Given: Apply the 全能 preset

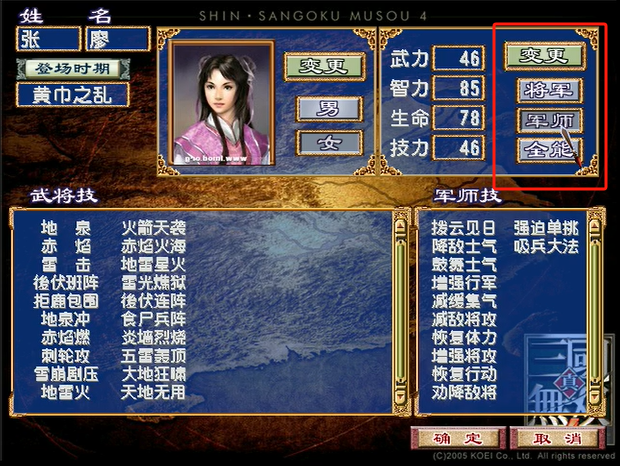Looking at the screenshot, I should pos(549,151).
